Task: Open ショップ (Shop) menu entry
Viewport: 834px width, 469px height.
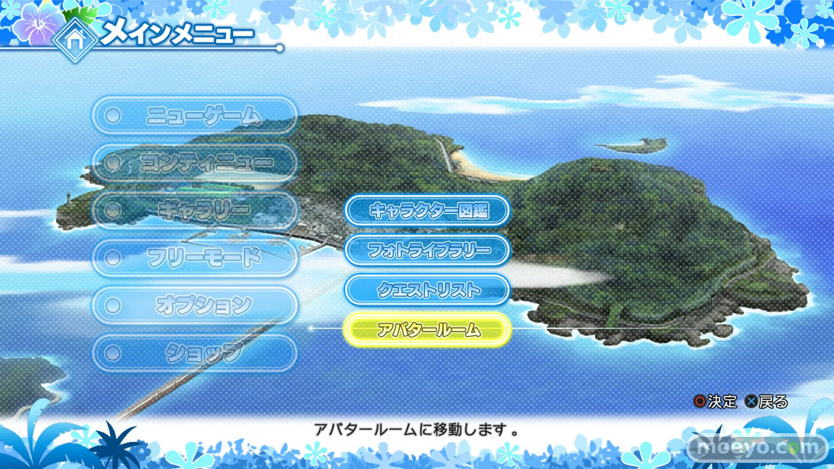Action: pos(196,352)
